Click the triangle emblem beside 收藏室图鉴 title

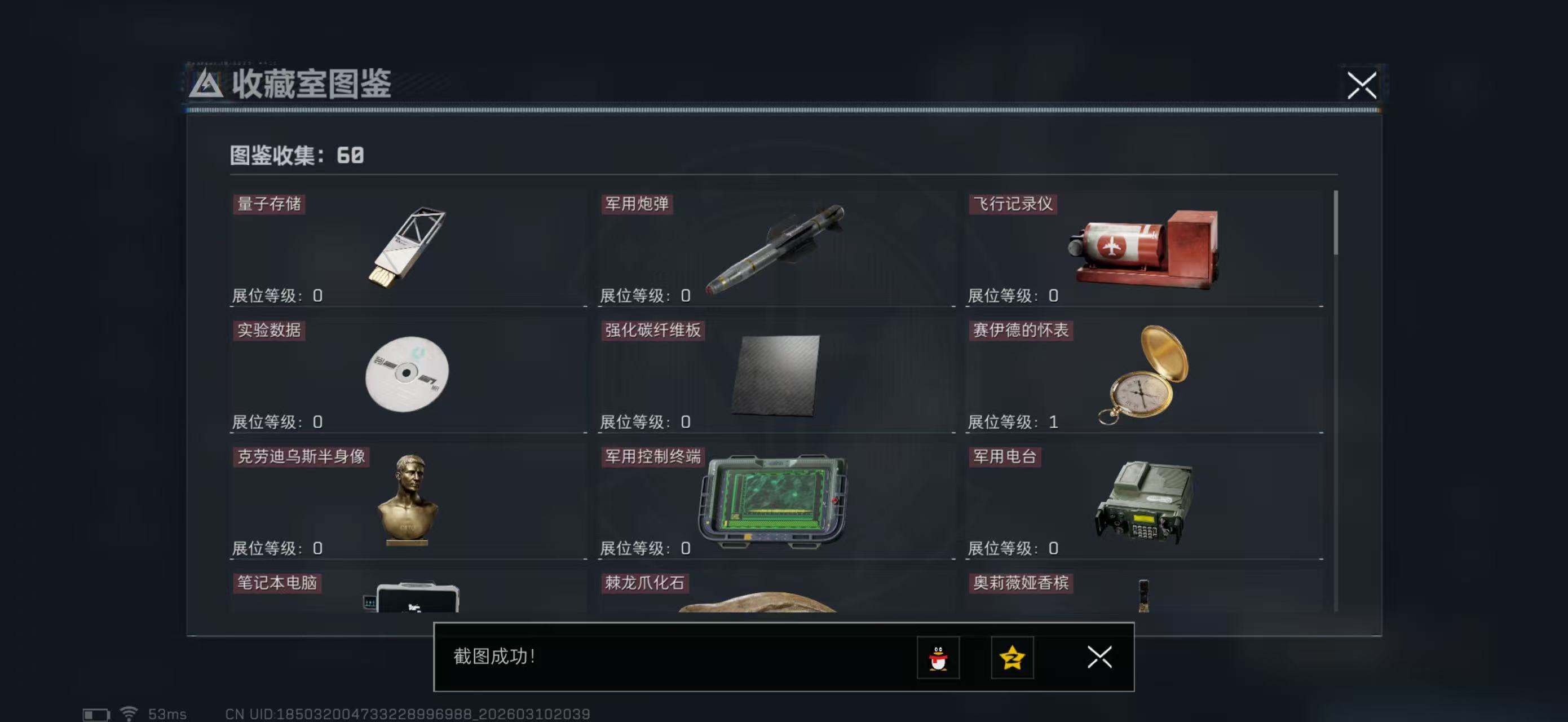(x=207, y=83)
